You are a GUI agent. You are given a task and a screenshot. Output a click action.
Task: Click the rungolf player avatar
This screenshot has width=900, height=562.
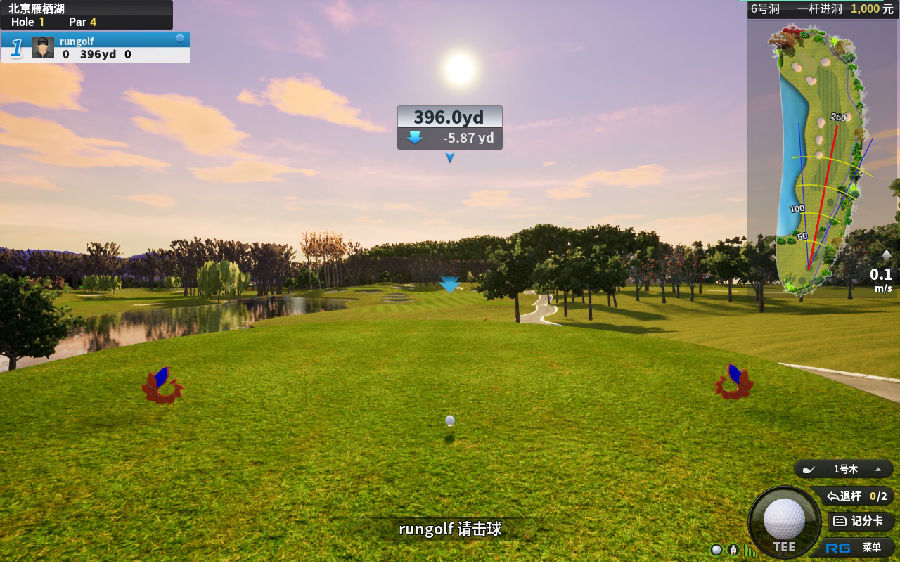point(43,47)
